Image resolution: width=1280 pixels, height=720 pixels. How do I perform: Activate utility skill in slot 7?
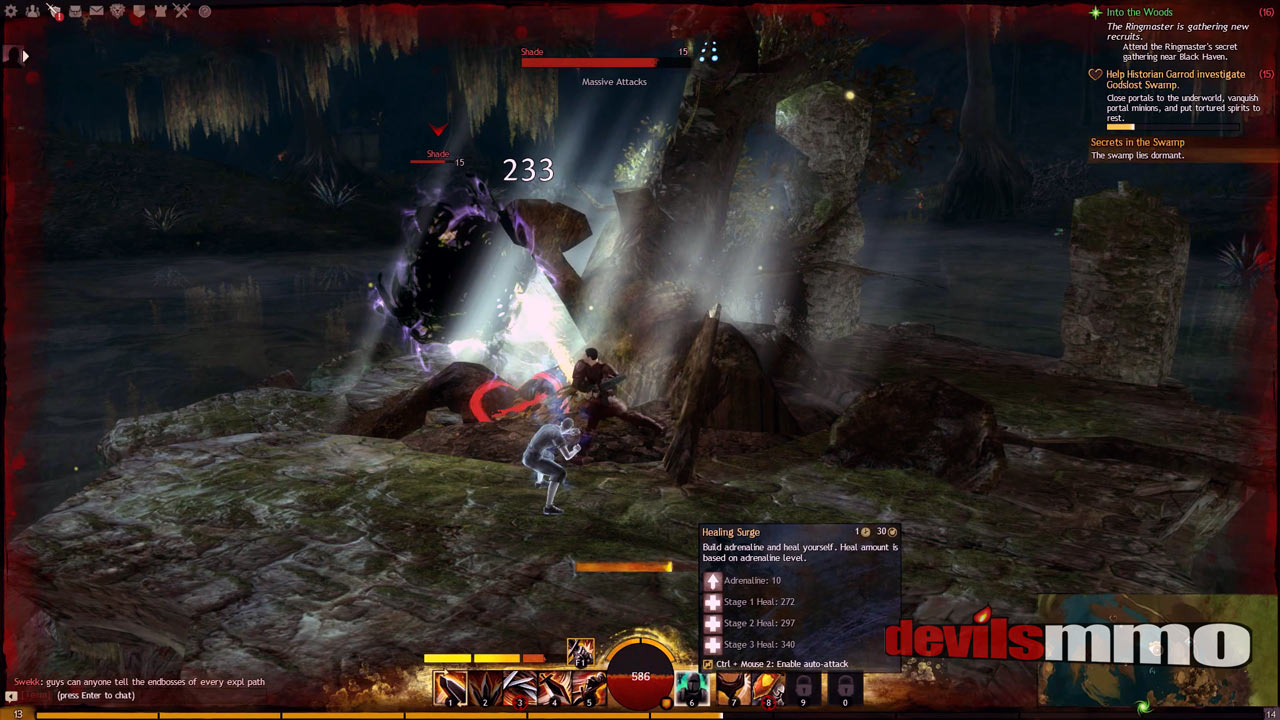click(734, 688)
